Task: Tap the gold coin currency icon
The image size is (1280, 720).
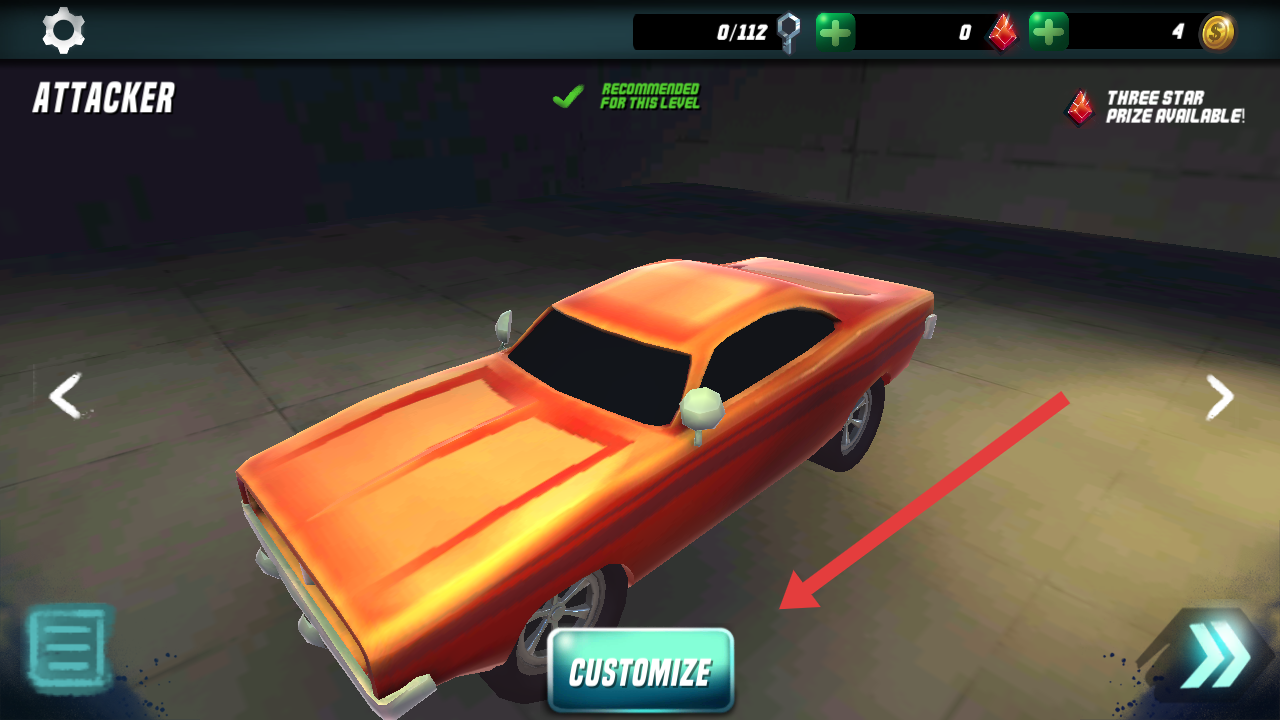Action: coord(1217,32)
